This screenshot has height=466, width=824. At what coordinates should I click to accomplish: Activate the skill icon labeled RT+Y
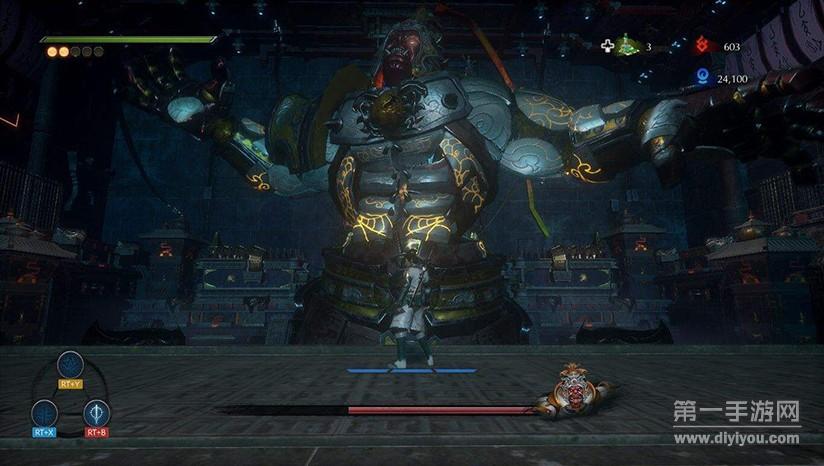pos(70,365)
